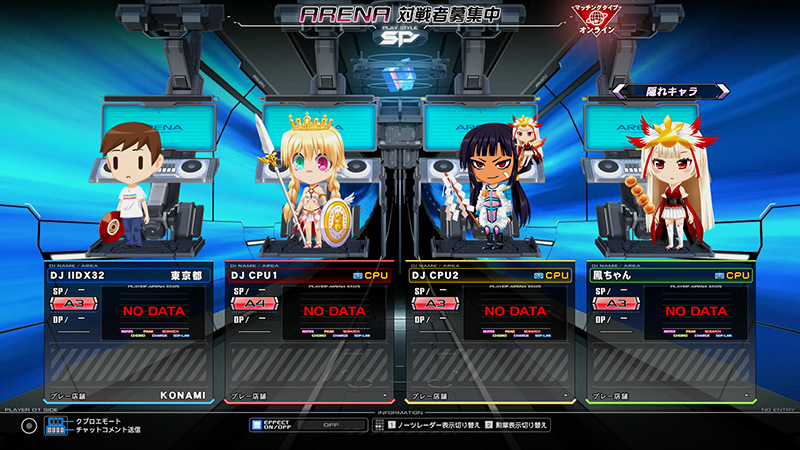The height and width of the screenshot is (450, 800).
Task: Select the DJ CPU1 player card
Action: click(x=310, y=332)
